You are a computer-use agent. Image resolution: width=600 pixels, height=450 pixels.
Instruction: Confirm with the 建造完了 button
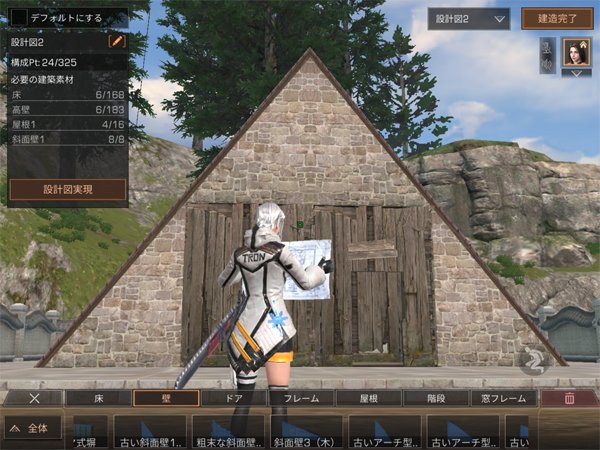point(557,18)
